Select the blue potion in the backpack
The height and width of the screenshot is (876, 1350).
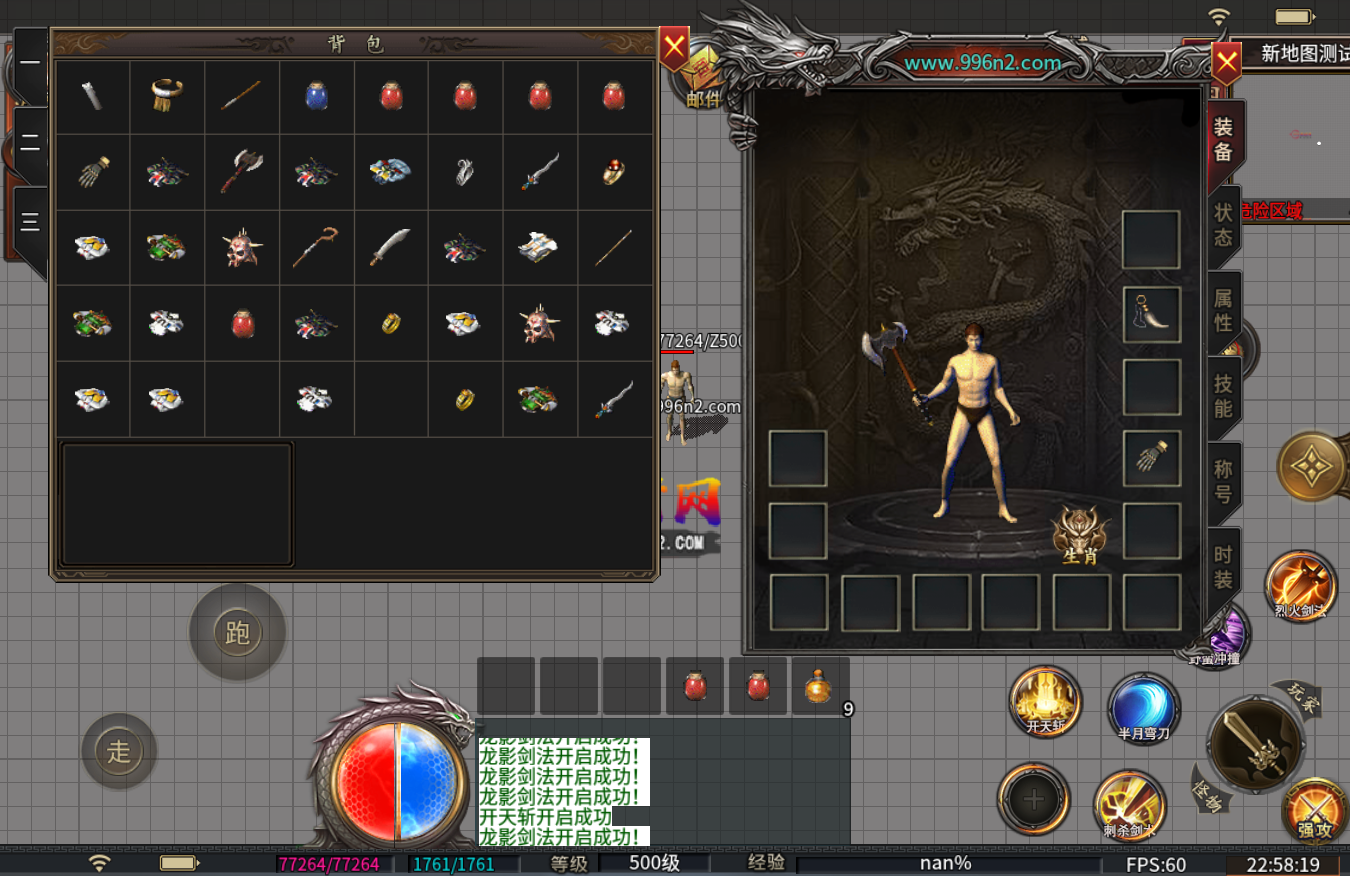(317, 96)
